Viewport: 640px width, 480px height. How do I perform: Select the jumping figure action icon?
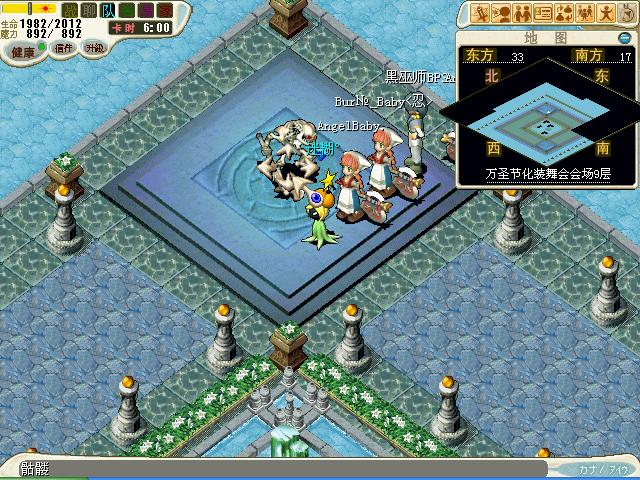point(607,13)
